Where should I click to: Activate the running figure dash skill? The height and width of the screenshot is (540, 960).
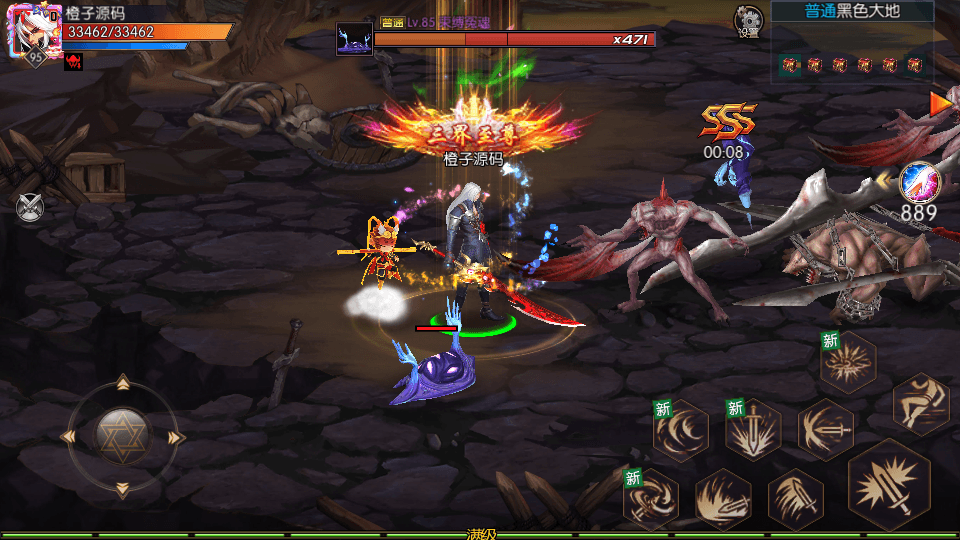(920, 403)
